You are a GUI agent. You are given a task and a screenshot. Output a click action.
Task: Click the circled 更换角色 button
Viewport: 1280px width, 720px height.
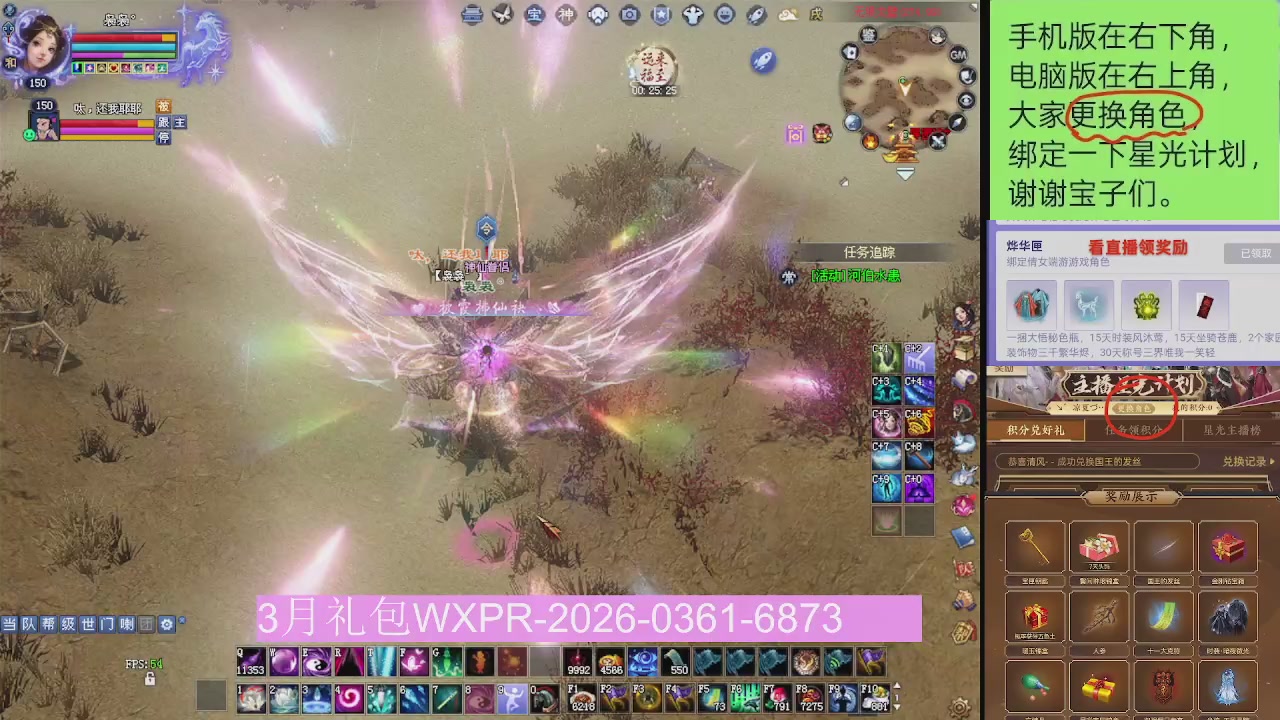(x=1134, y=408)
